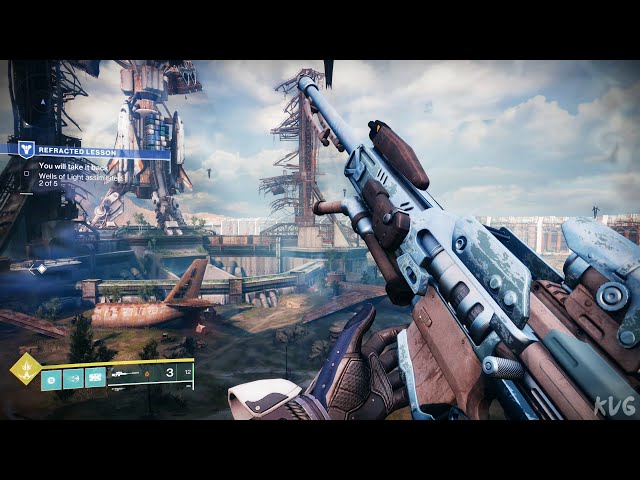Viewport: 640px width, 480px height.
Task: Toggle the Wells of Light objective checkbox
Action: pyautogui.click(x=27, y=172)
